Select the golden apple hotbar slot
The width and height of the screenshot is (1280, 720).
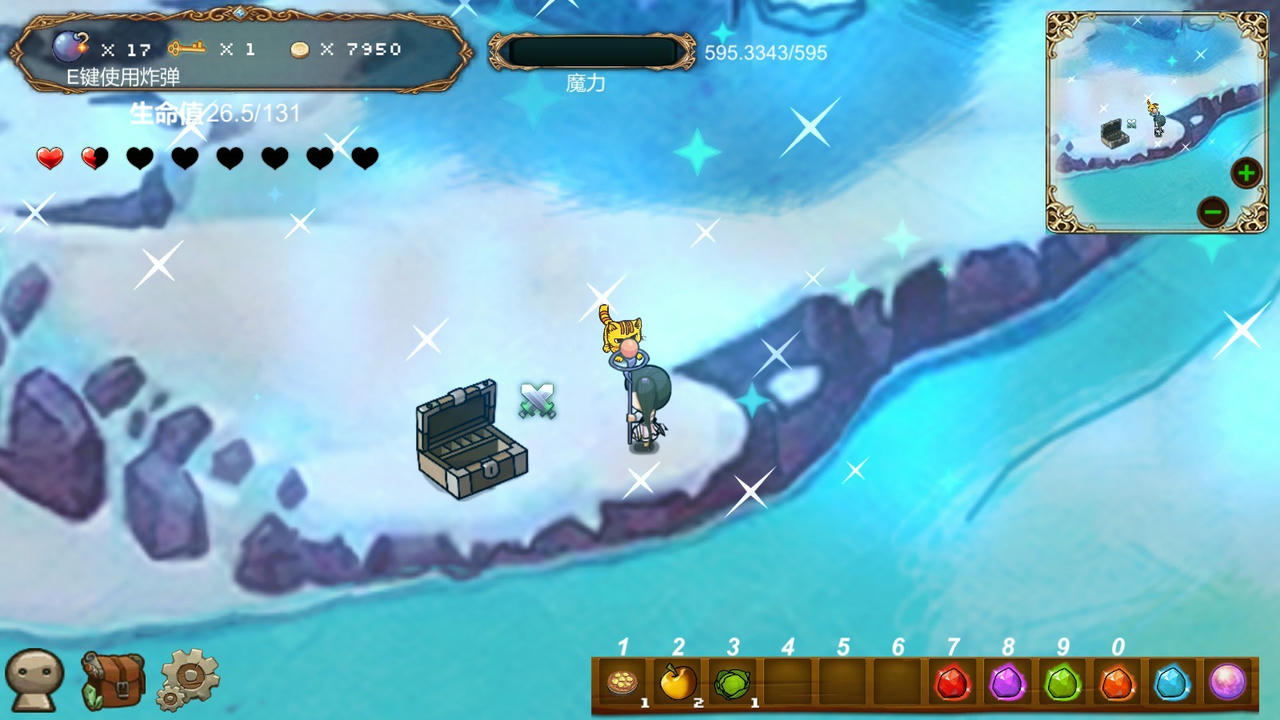click(679, 684)
